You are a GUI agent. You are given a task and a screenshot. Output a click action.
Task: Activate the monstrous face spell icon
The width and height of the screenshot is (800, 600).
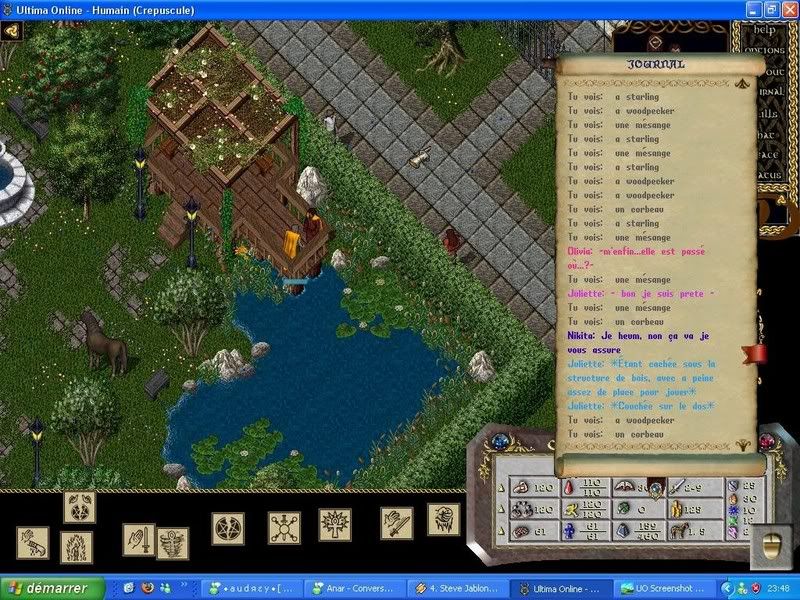(443, 519)
